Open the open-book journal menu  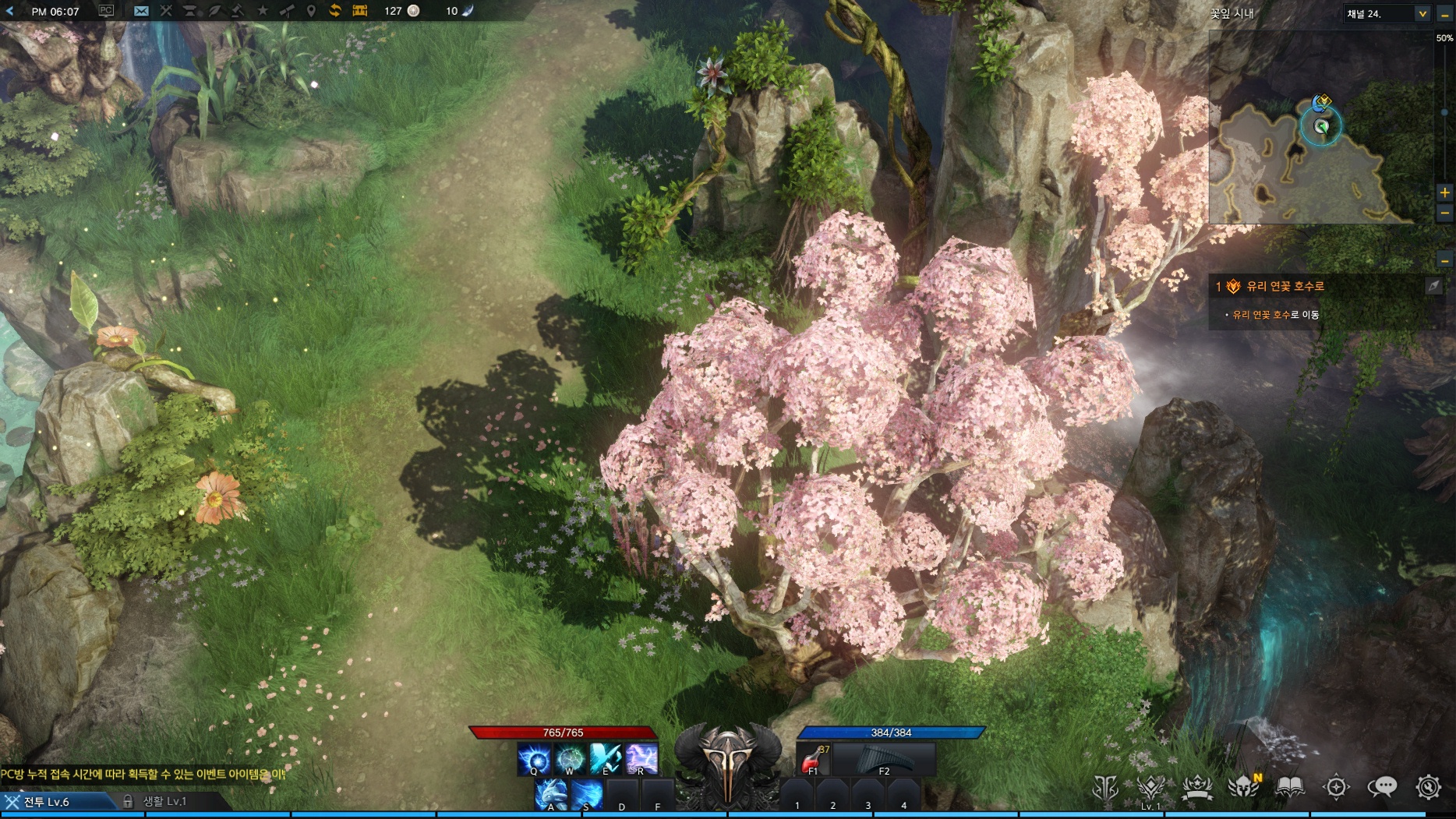point(1290,787)
